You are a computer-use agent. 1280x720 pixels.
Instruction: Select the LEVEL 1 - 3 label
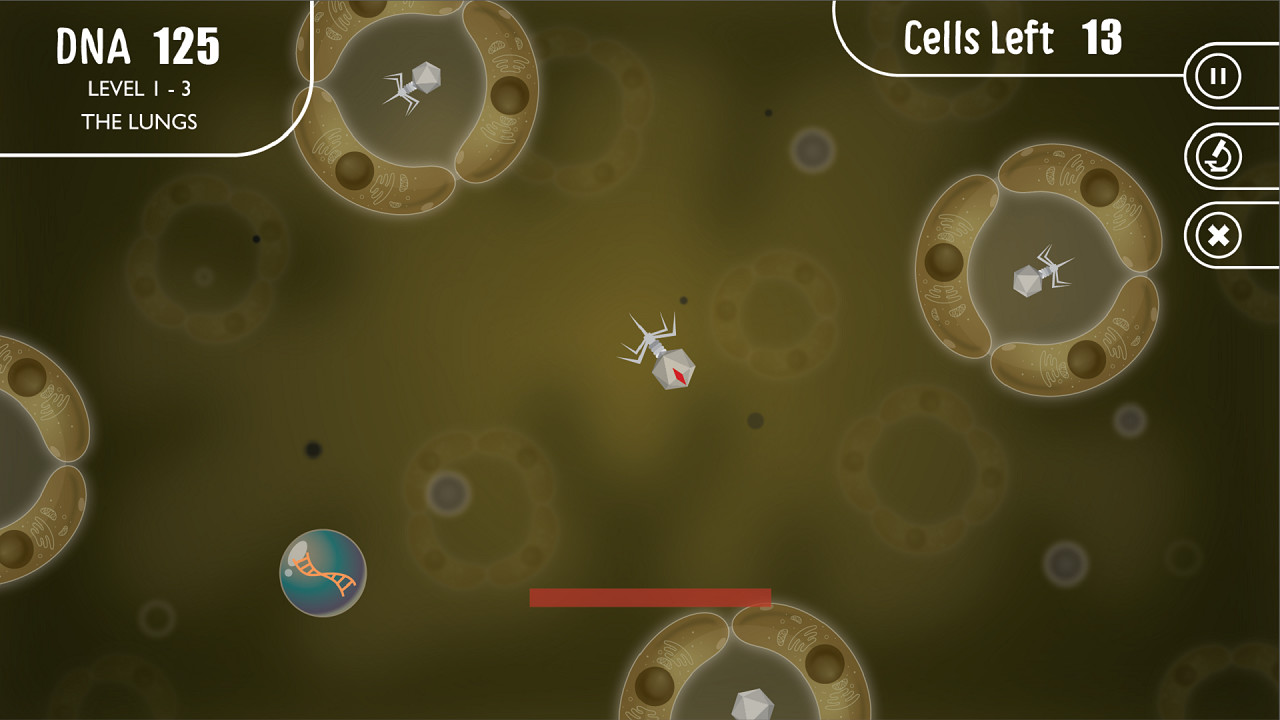click(140, 88)
